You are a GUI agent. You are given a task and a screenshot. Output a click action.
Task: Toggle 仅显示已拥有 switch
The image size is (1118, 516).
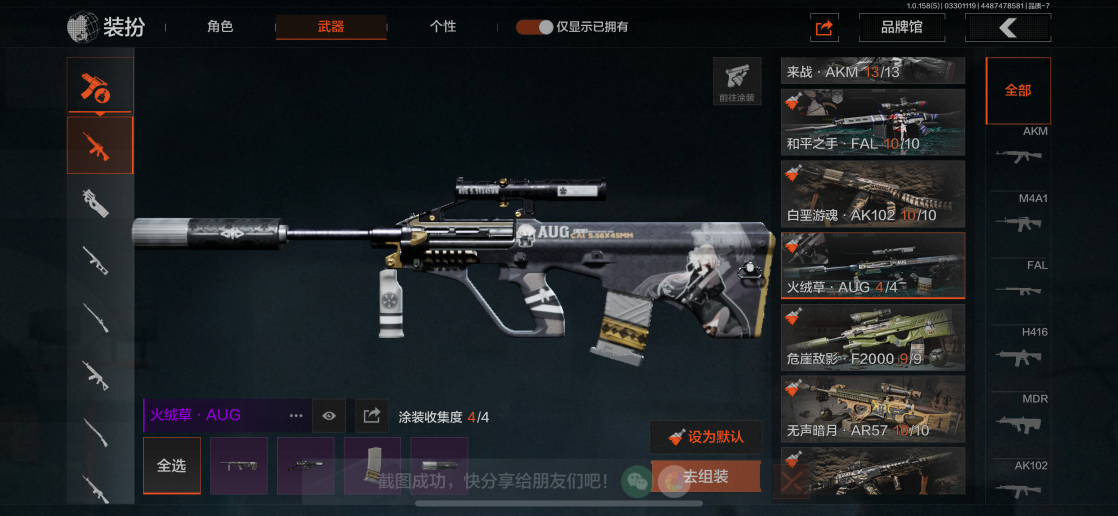tap(535, 27)
